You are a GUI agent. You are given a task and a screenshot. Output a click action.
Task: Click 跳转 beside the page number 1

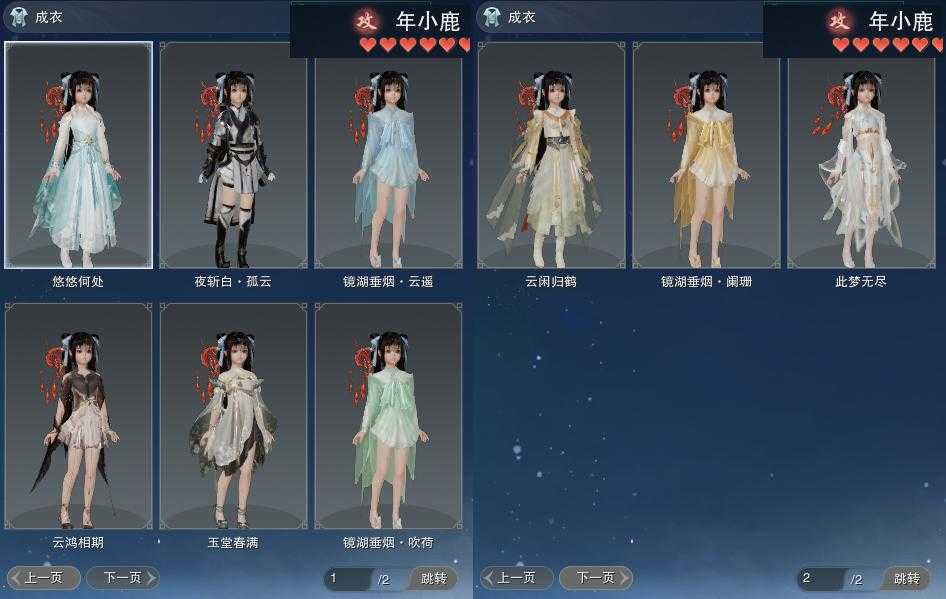click(x=434, y=579)
